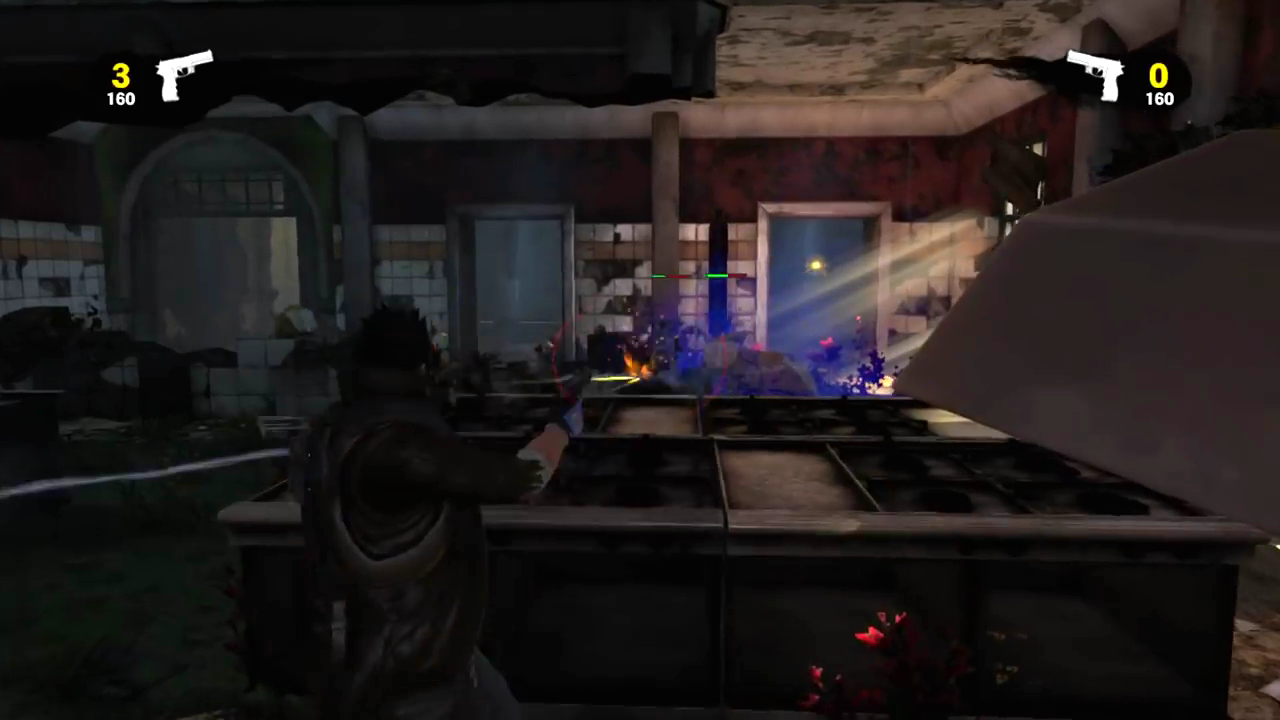
Task: Select the white ammo count showing 0
Action: [x=1158, y=76]
